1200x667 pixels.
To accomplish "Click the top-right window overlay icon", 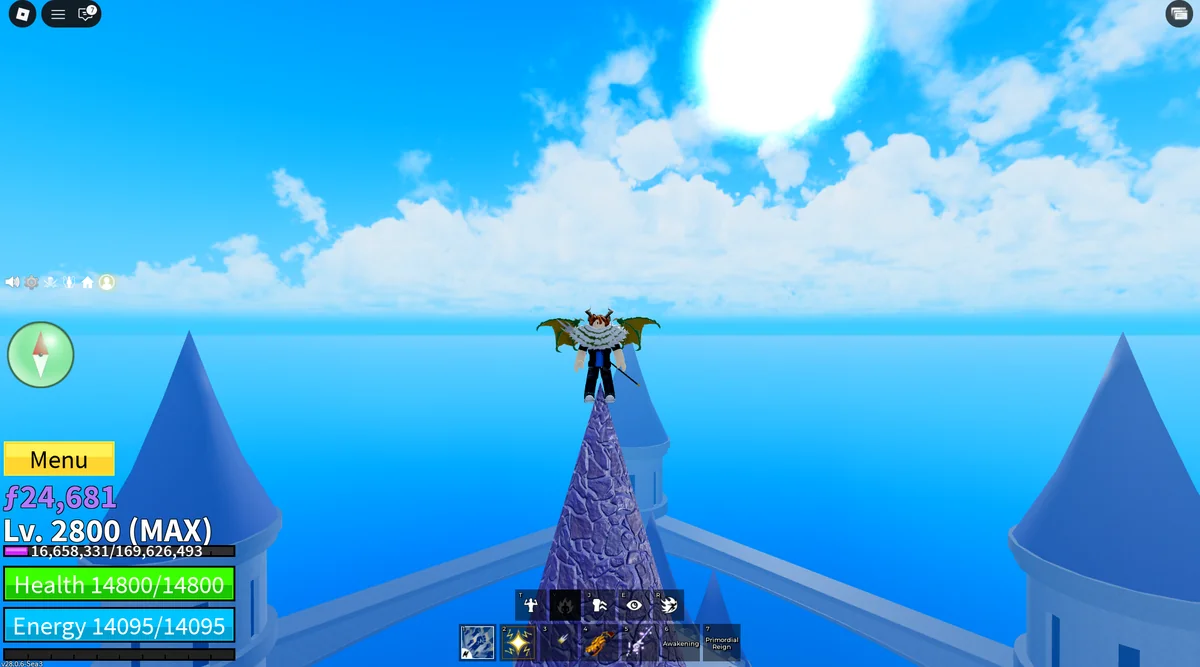I will click(x=1177, y=13).
